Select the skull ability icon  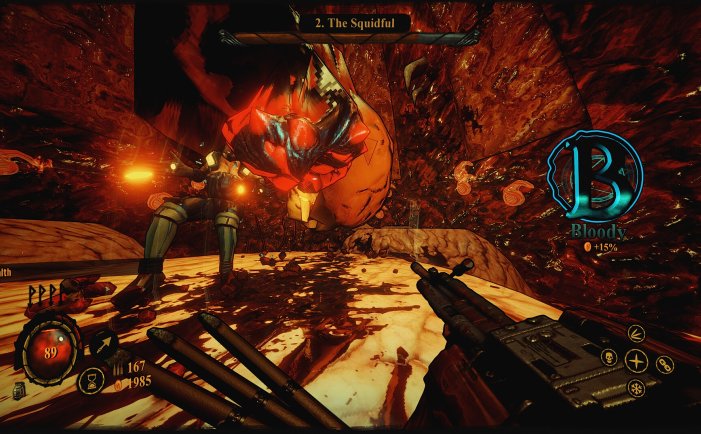tap(608, 358)
